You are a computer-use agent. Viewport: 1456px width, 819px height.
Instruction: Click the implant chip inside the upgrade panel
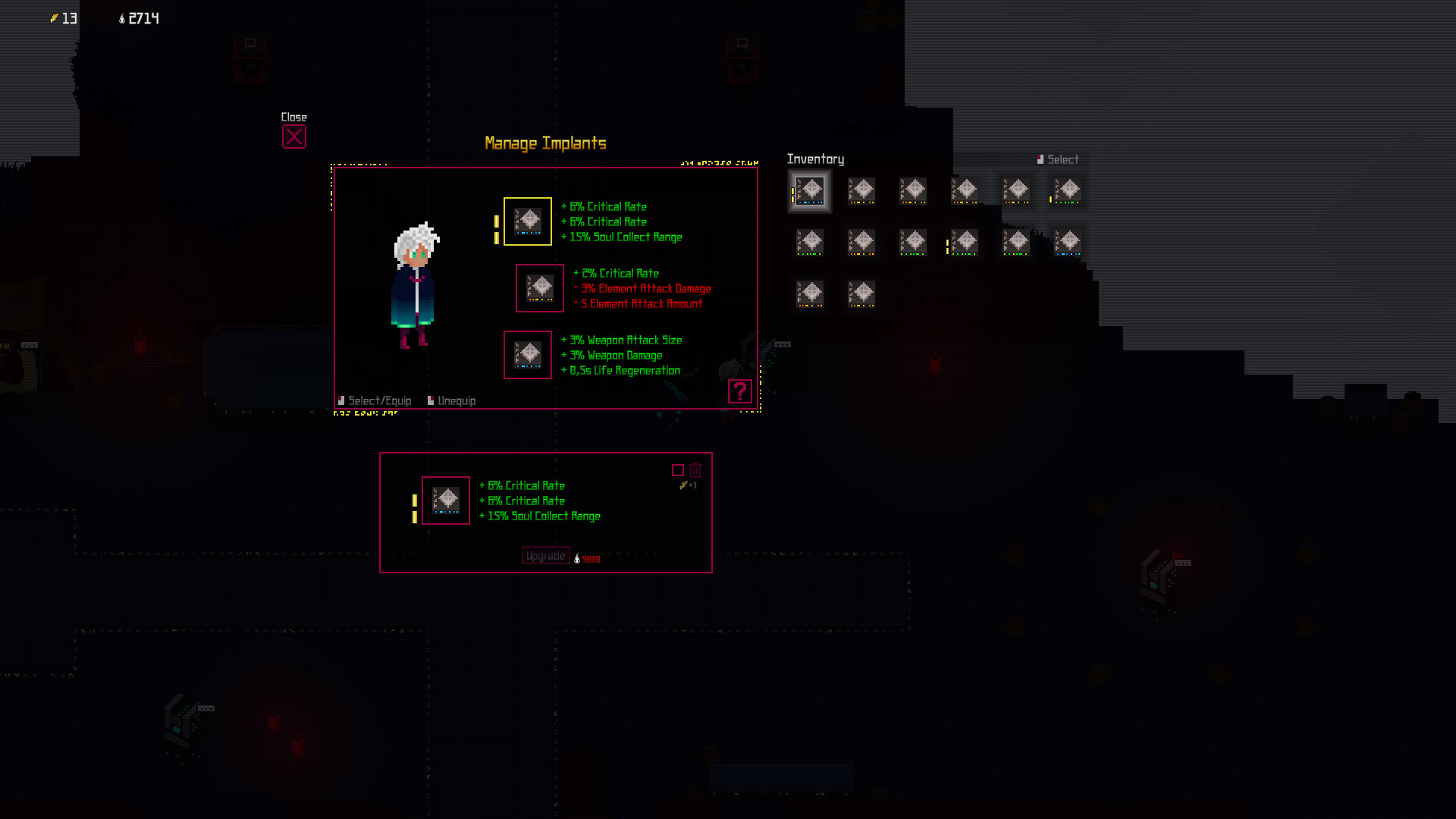click(445, 500)
